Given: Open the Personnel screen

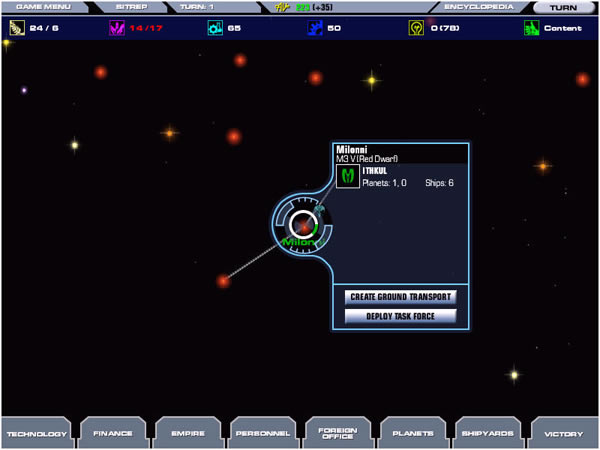Looking at the screenshot, I should tap(262, 433).
